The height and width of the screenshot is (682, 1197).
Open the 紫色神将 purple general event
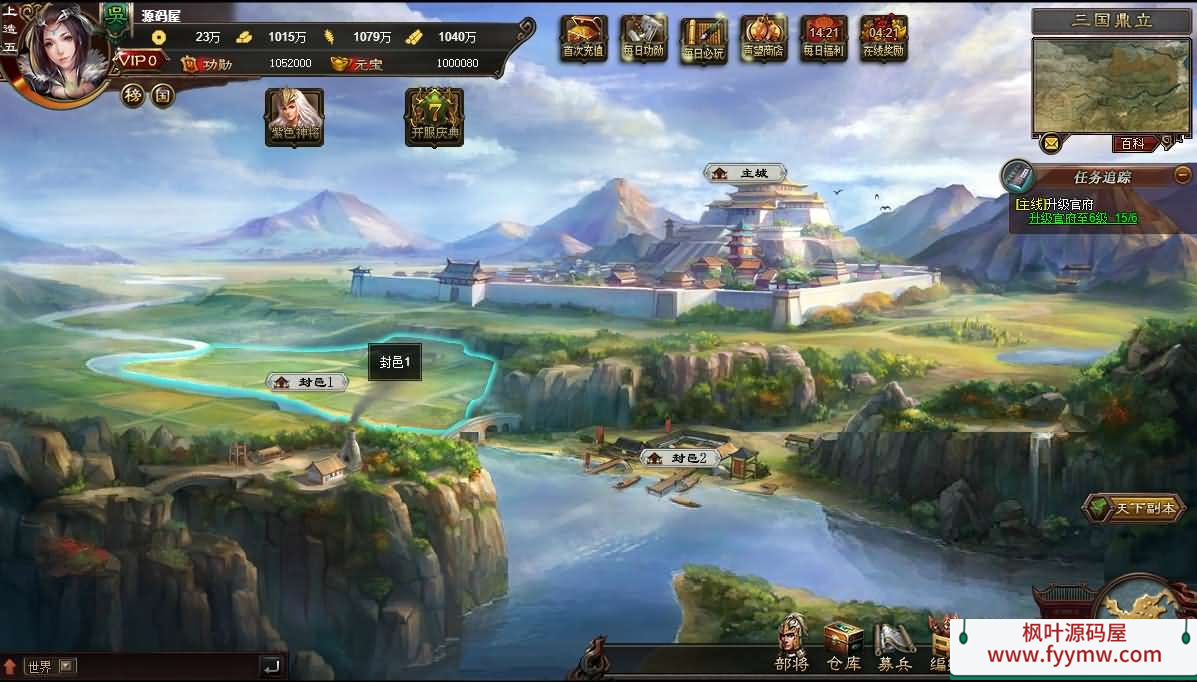(x=294, y=117)
